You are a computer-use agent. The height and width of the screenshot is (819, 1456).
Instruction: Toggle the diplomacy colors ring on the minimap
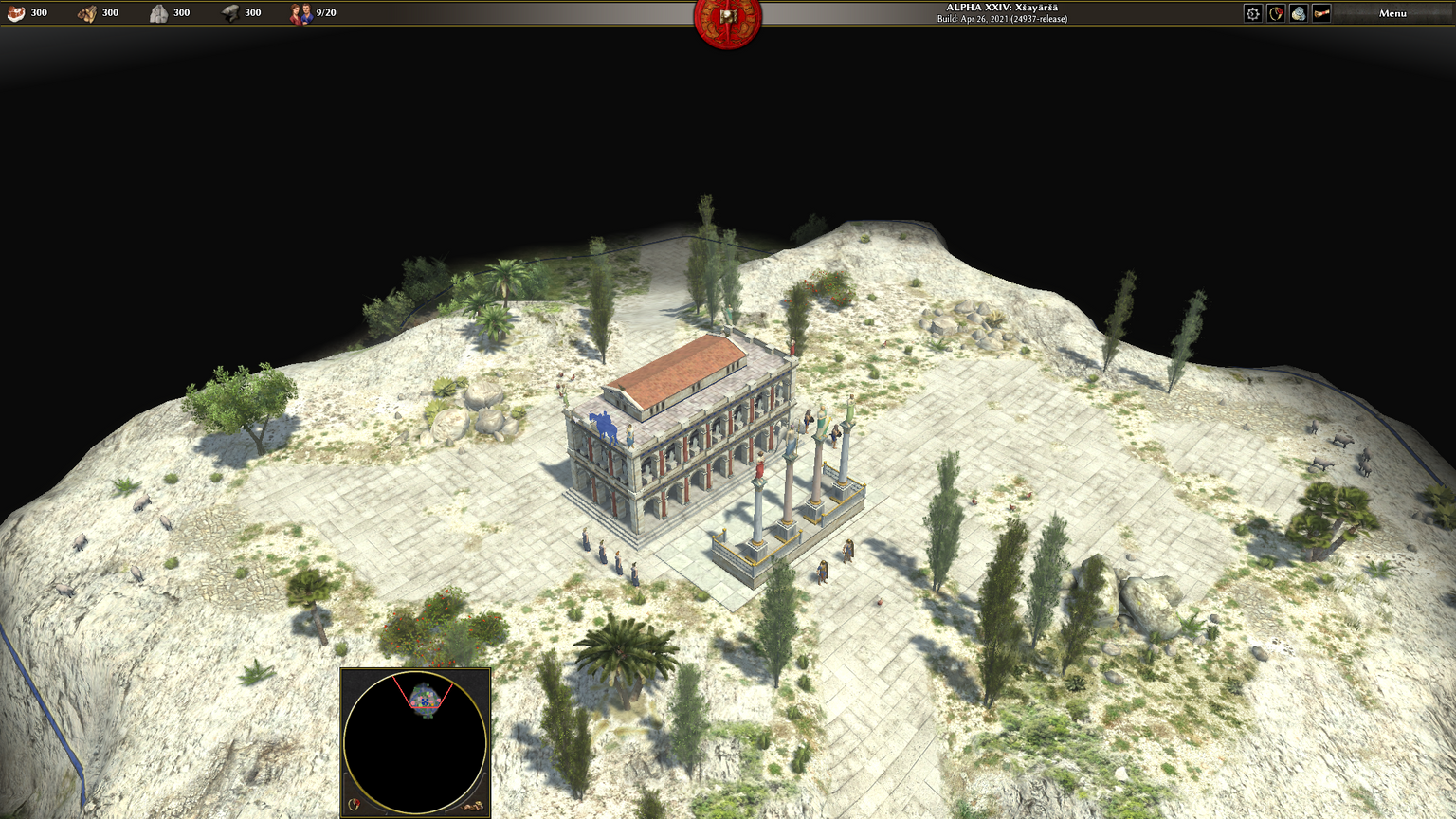click(355, 805)
